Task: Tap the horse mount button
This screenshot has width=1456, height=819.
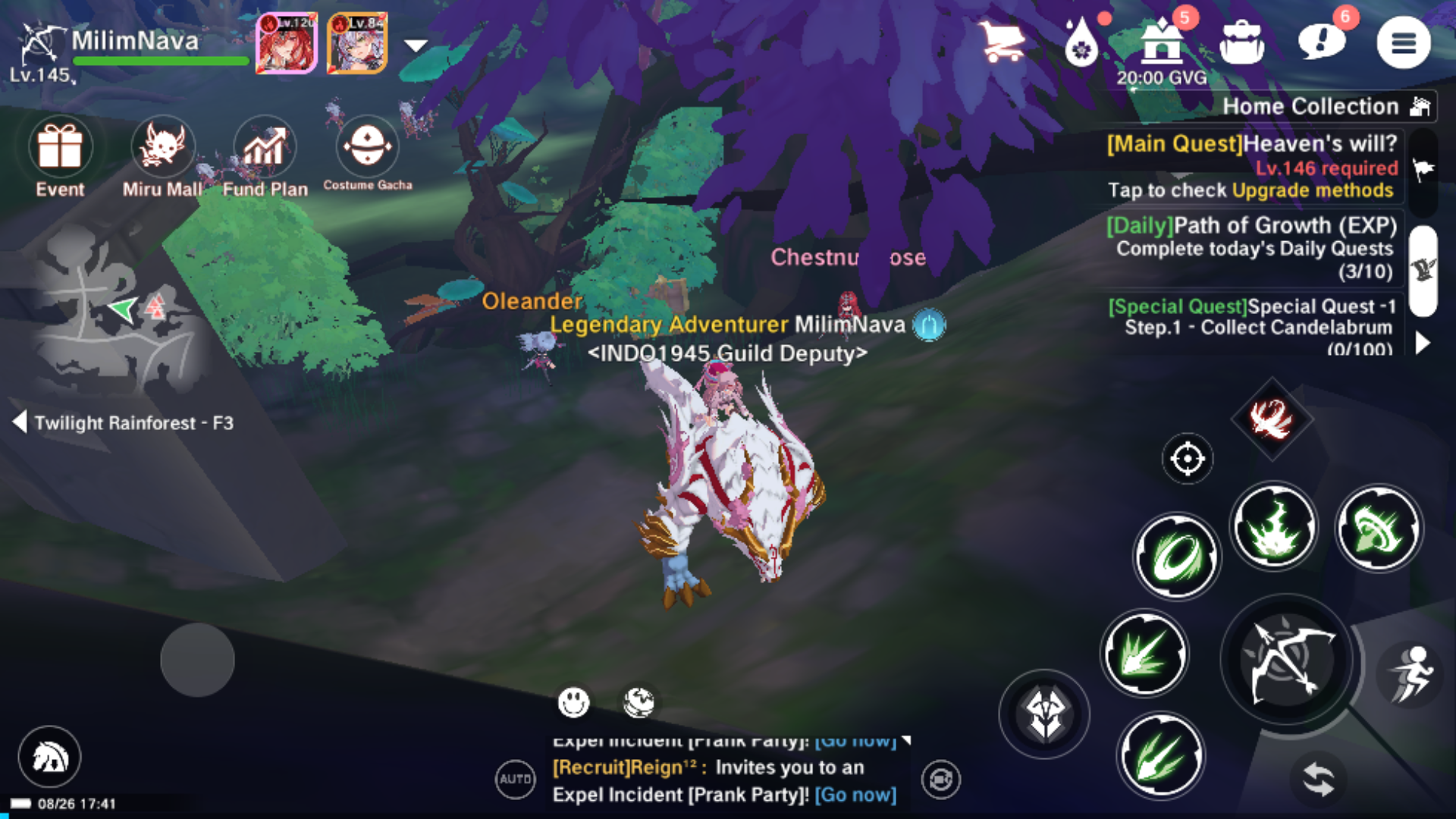Action: (50, 757)
